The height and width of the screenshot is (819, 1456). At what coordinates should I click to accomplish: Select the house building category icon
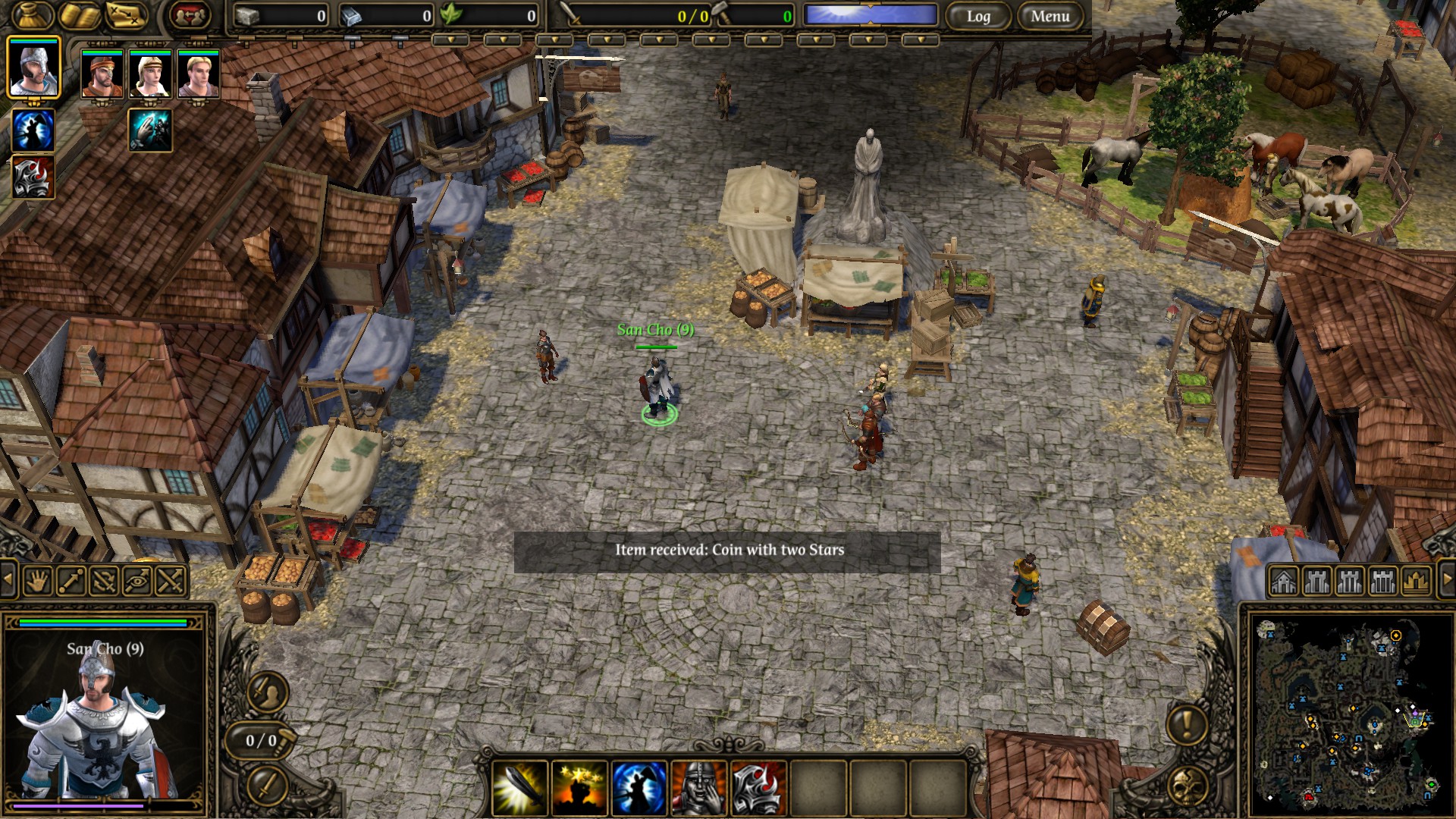(1284, 581)
